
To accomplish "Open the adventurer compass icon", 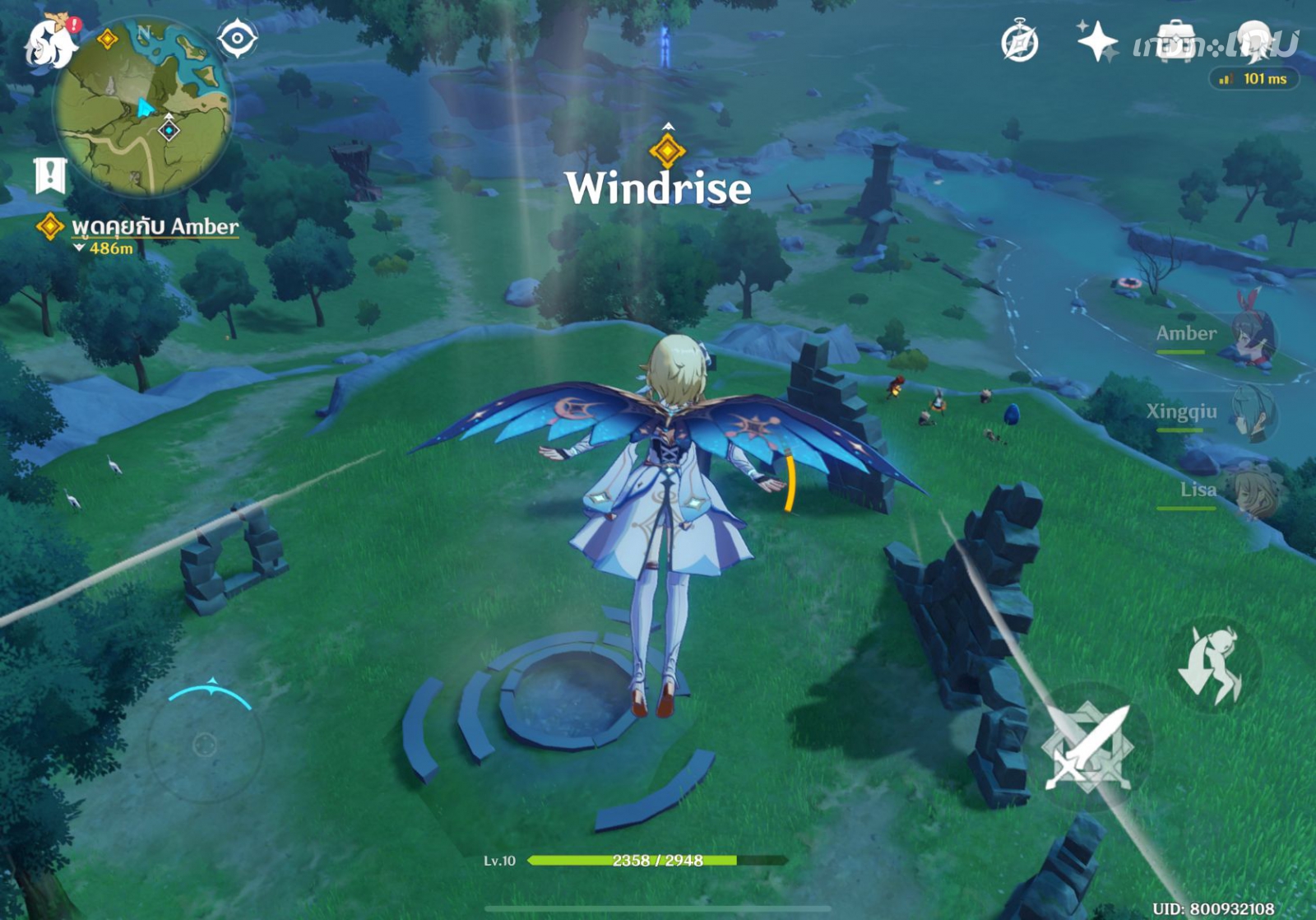I will (1020, 42).
